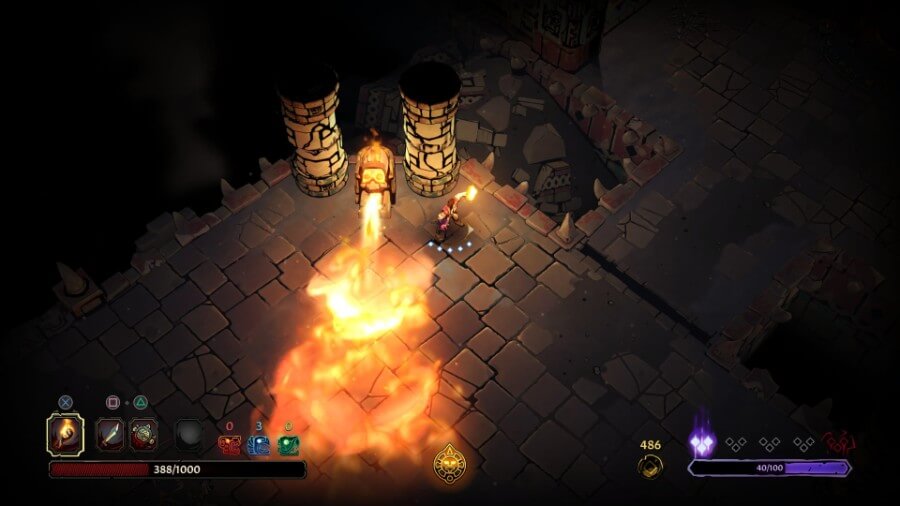Select the round ornate shield slot
Image resolution: width=900 pixels, height=506 pixels.
(144, 434)
